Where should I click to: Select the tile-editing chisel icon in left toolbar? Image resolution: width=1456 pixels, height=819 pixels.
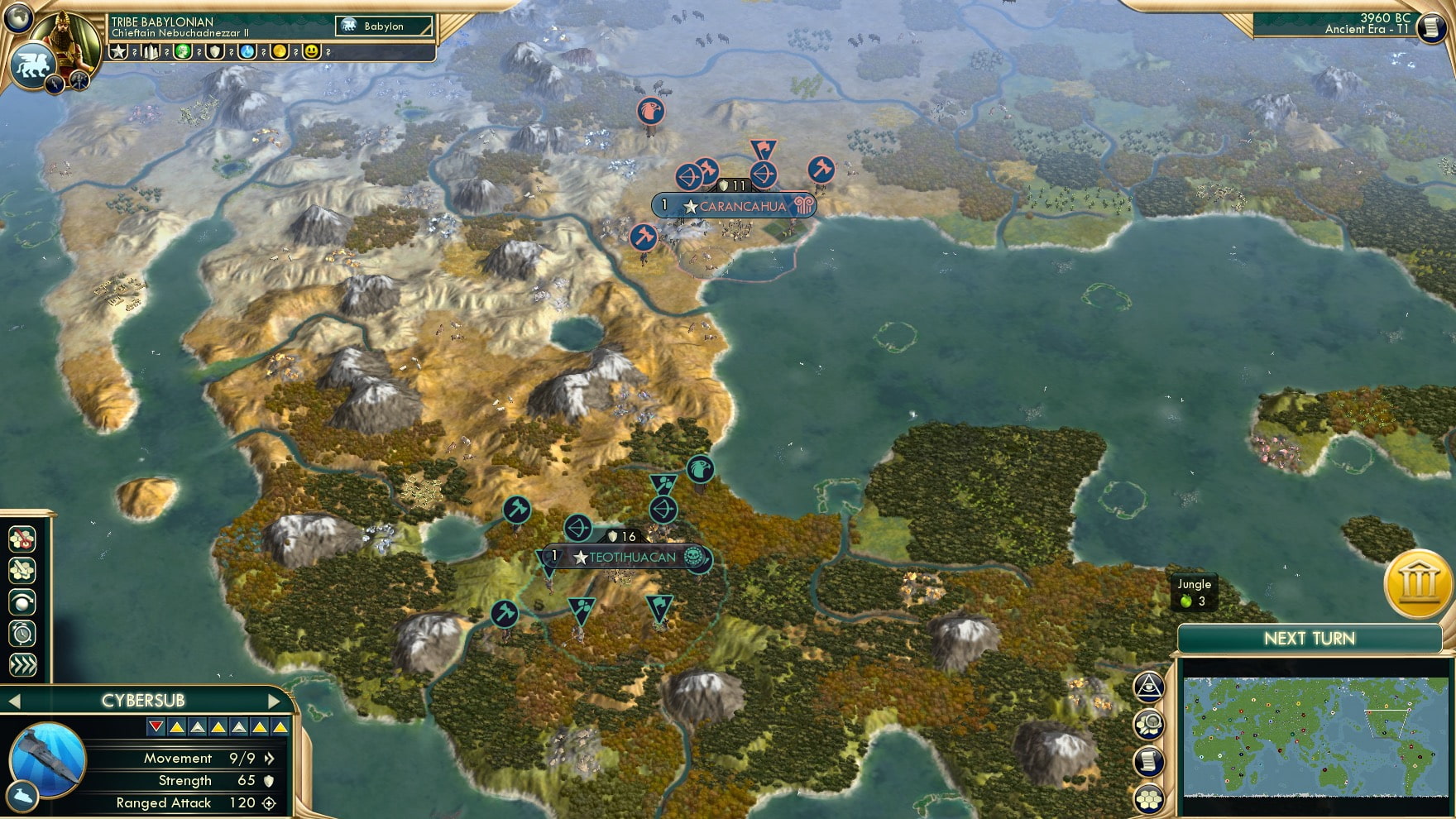[x=22, y=569]
